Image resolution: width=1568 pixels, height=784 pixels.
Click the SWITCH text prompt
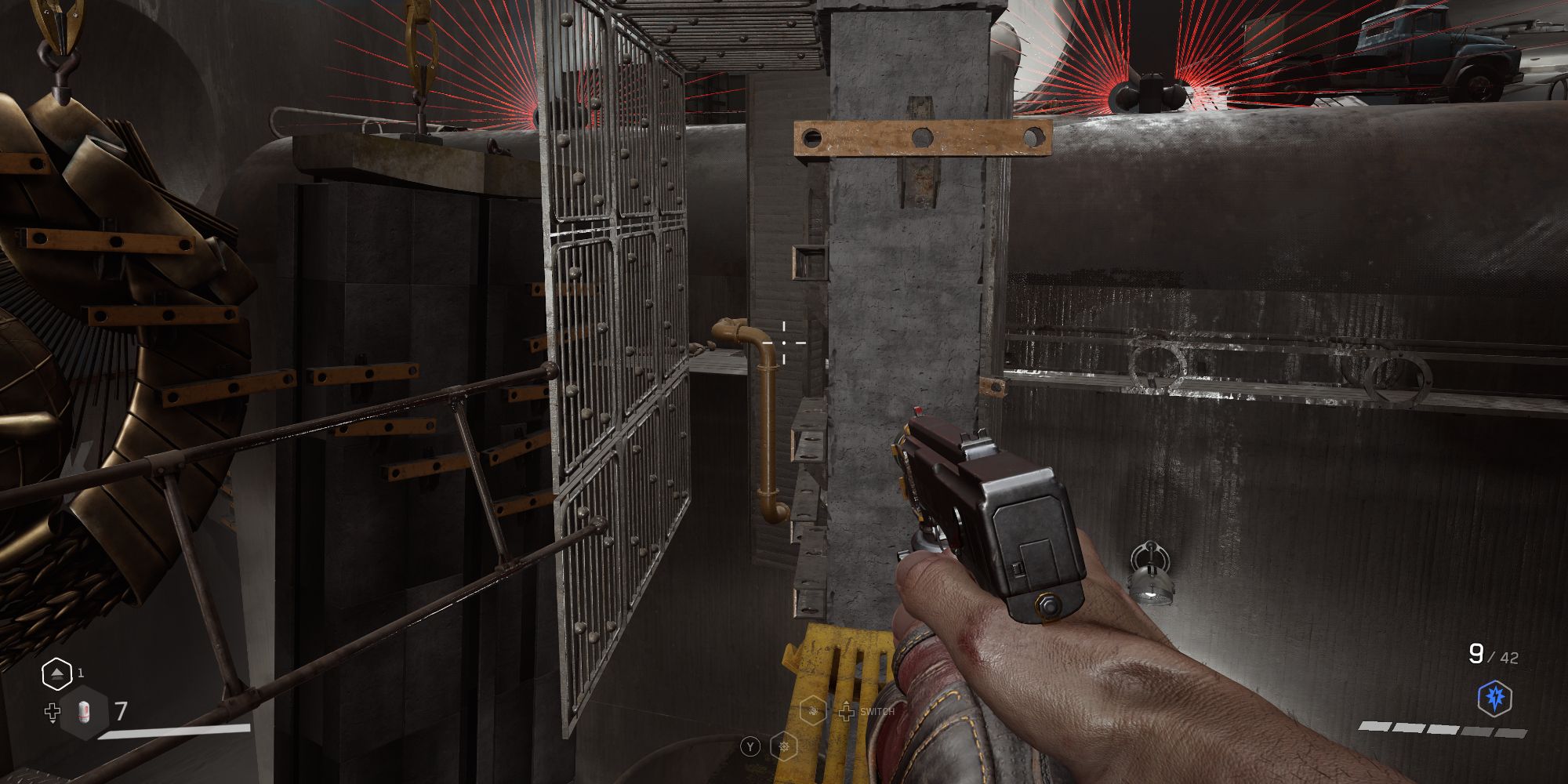pyautogui.click(x=877, y=712)
